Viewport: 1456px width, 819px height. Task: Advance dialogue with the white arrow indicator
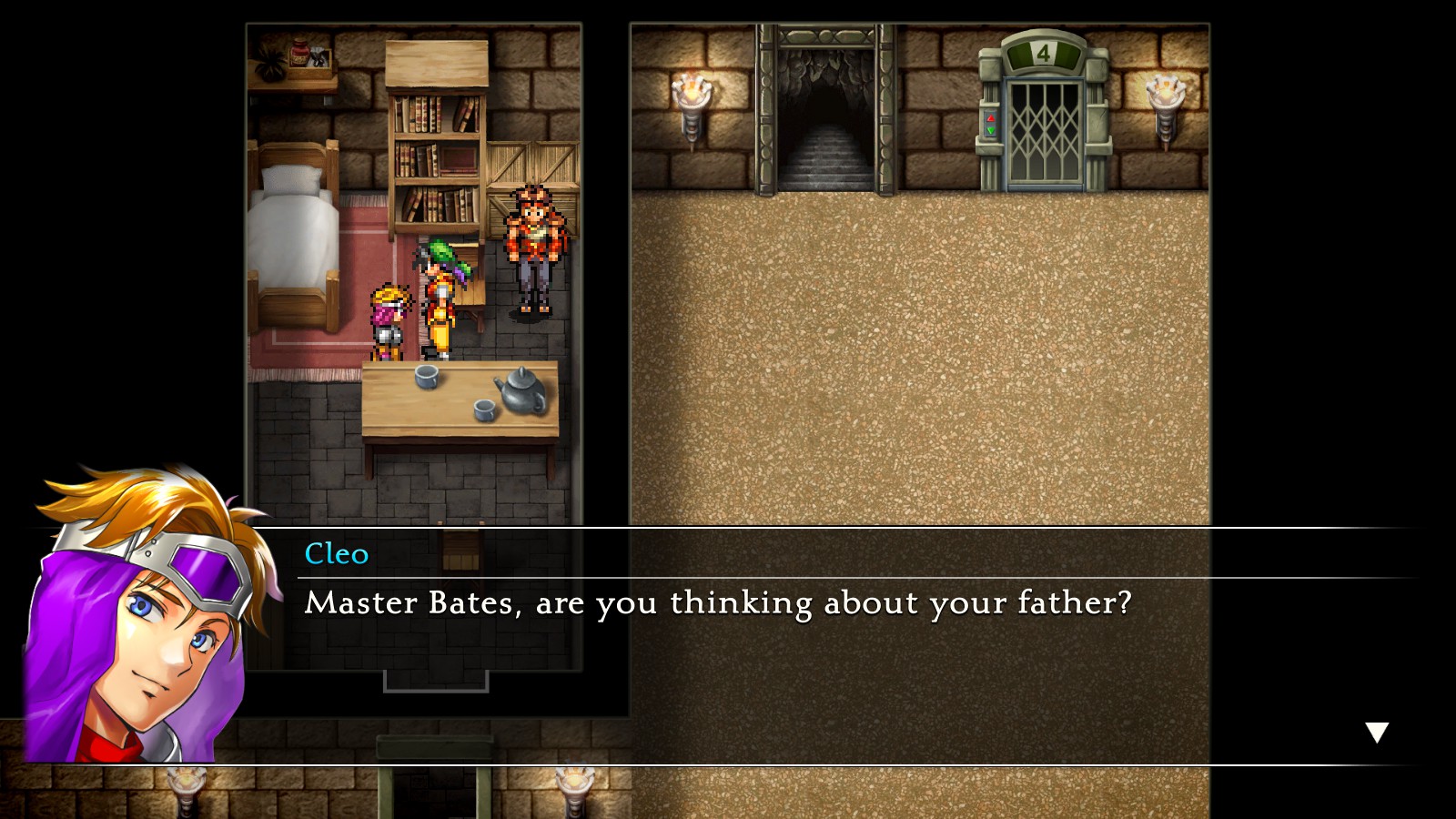point(1377,732)
